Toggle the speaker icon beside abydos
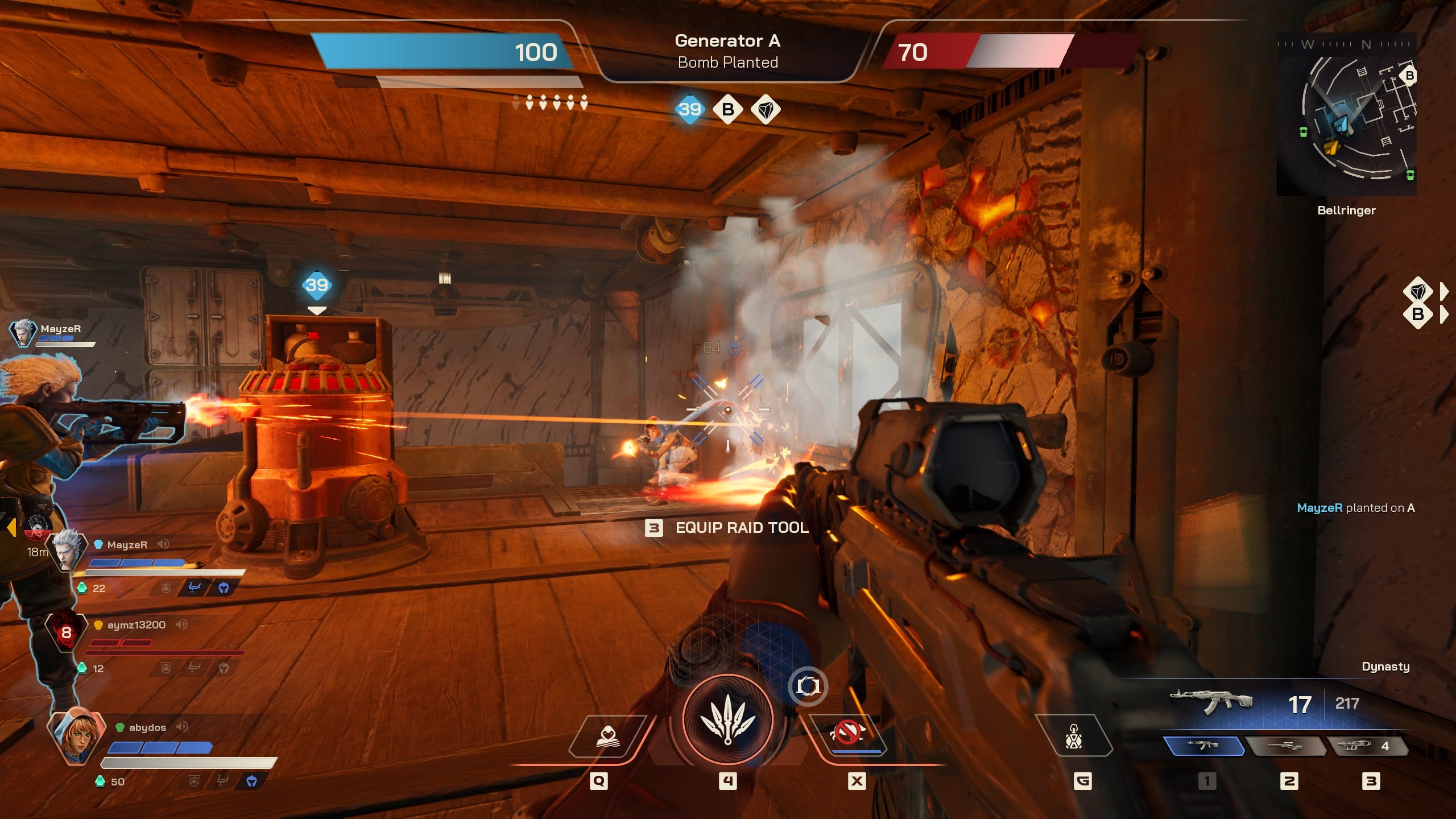Image resolution: width=1456 pixels, height=819 pixels. (x=182, y=727)
